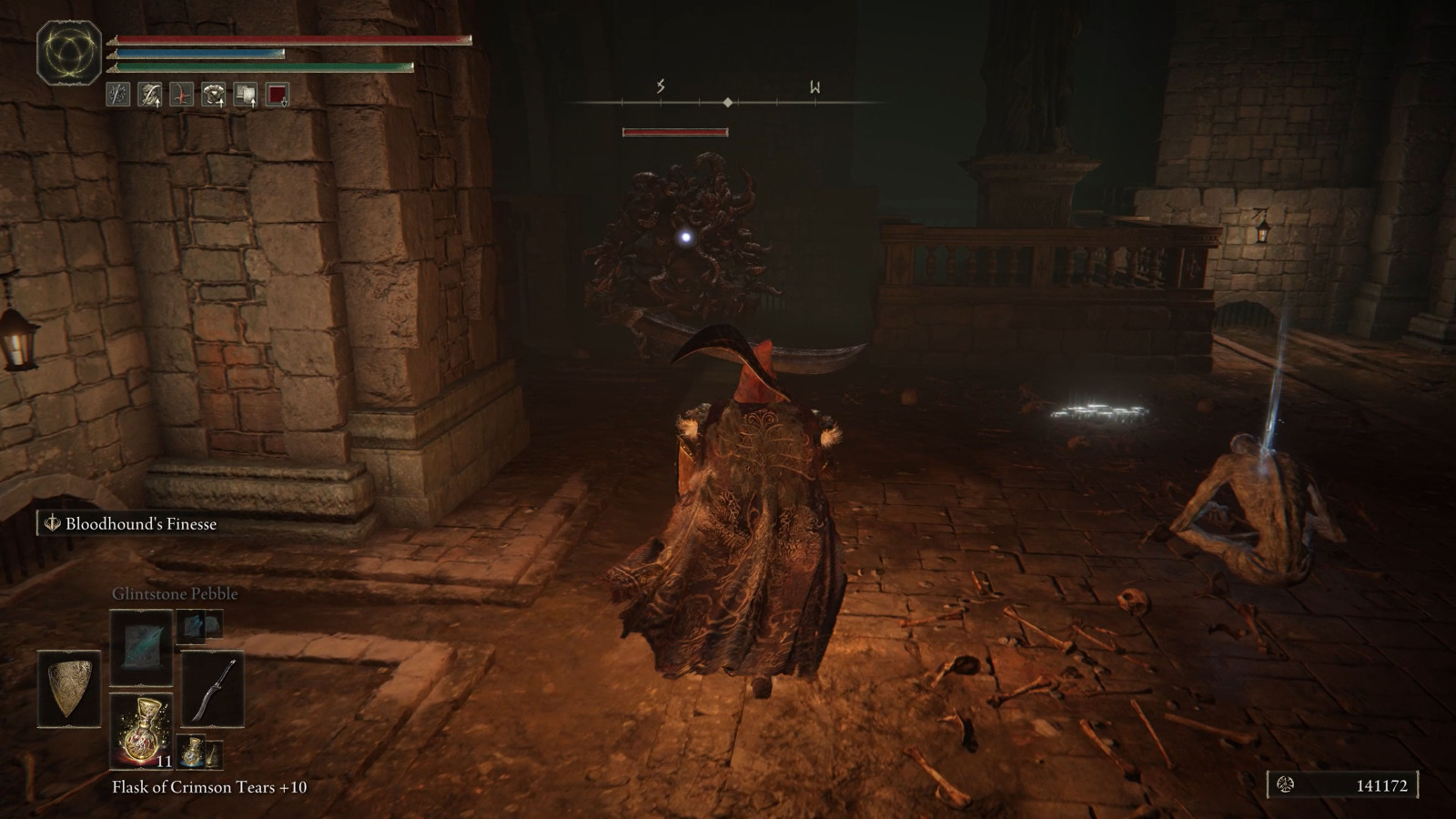
Task: Select the Flask of Cerulean Tears slot icon
Action: coord(192,751)
